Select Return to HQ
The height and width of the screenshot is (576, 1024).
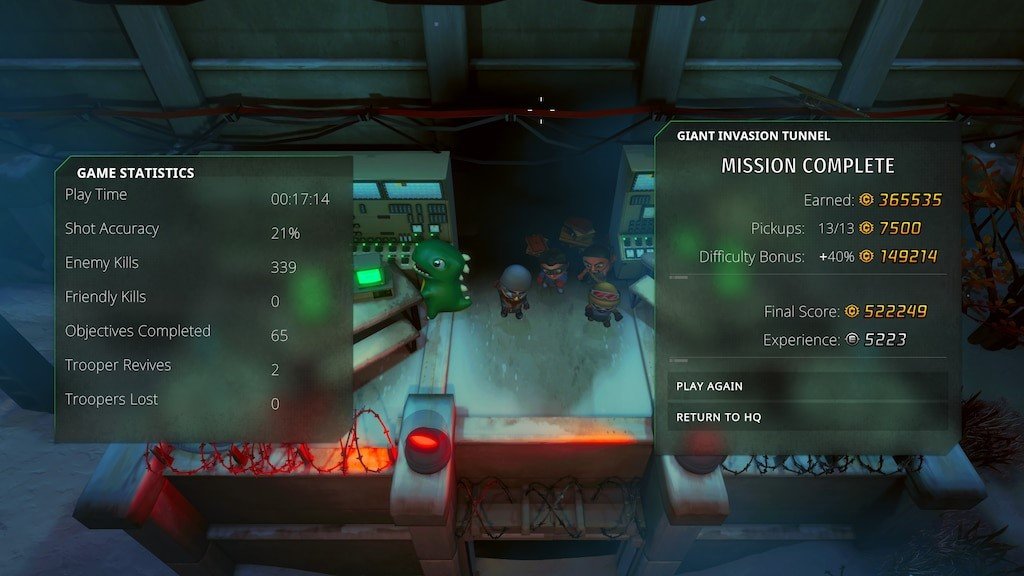point(718,417)
